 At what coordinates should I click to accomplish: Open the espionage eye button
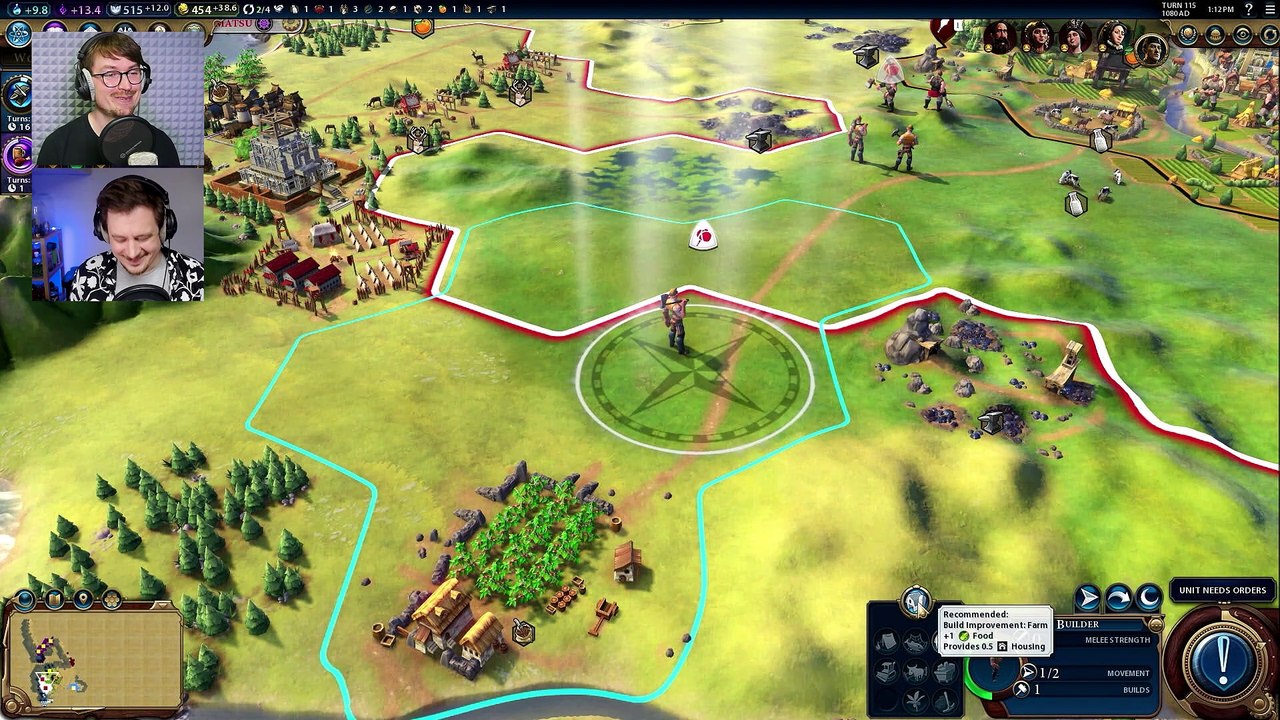[x=1242, y=34]
